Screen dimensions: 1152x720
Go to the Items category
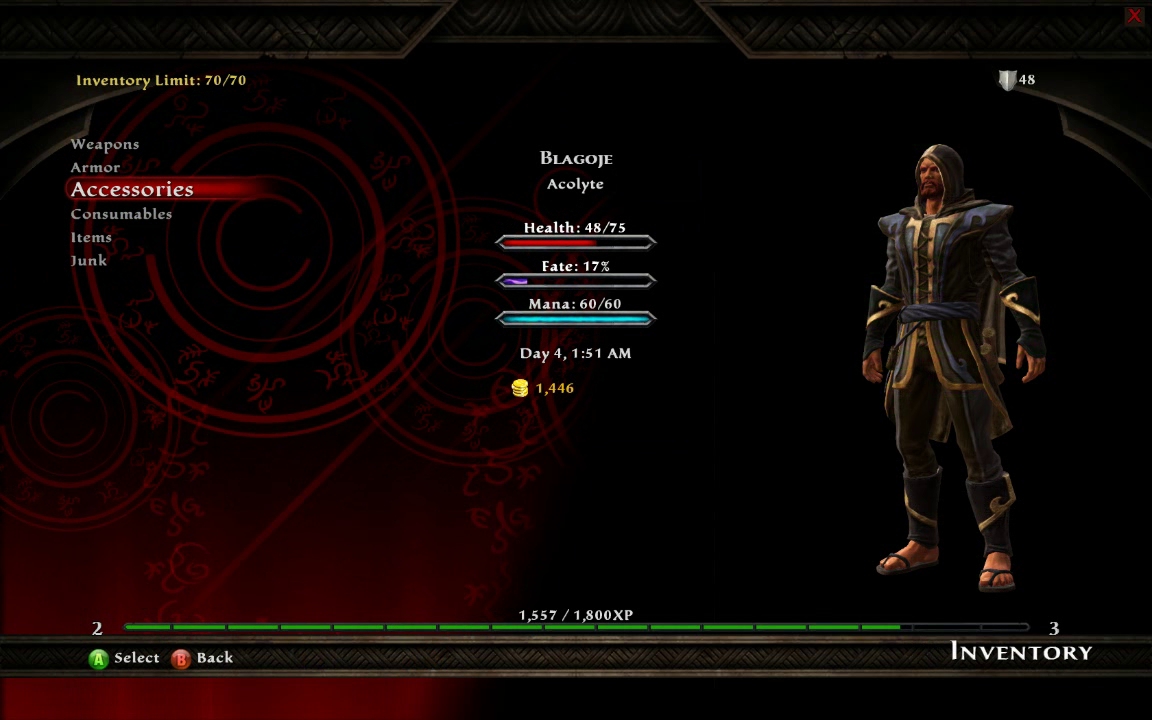(x=91, y=237)
